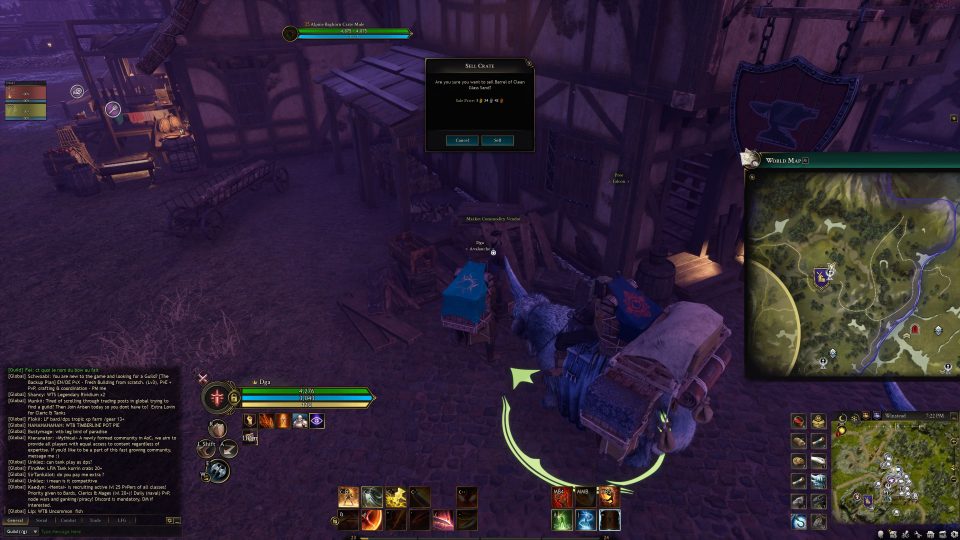960x540 pixels.
Task: Open the Guild chat channel dropdown
Action: click(19, 531)
